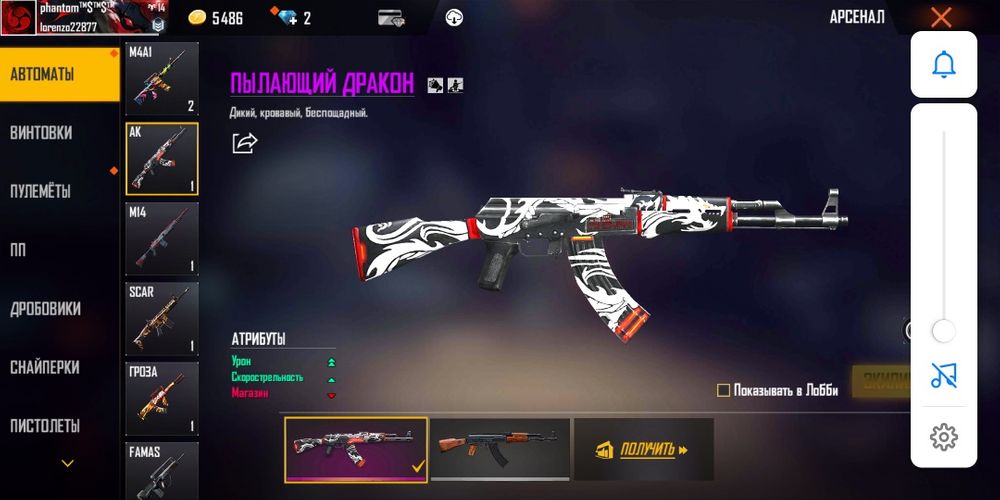Click the Получить button for more skins

[x=643, y=450]
